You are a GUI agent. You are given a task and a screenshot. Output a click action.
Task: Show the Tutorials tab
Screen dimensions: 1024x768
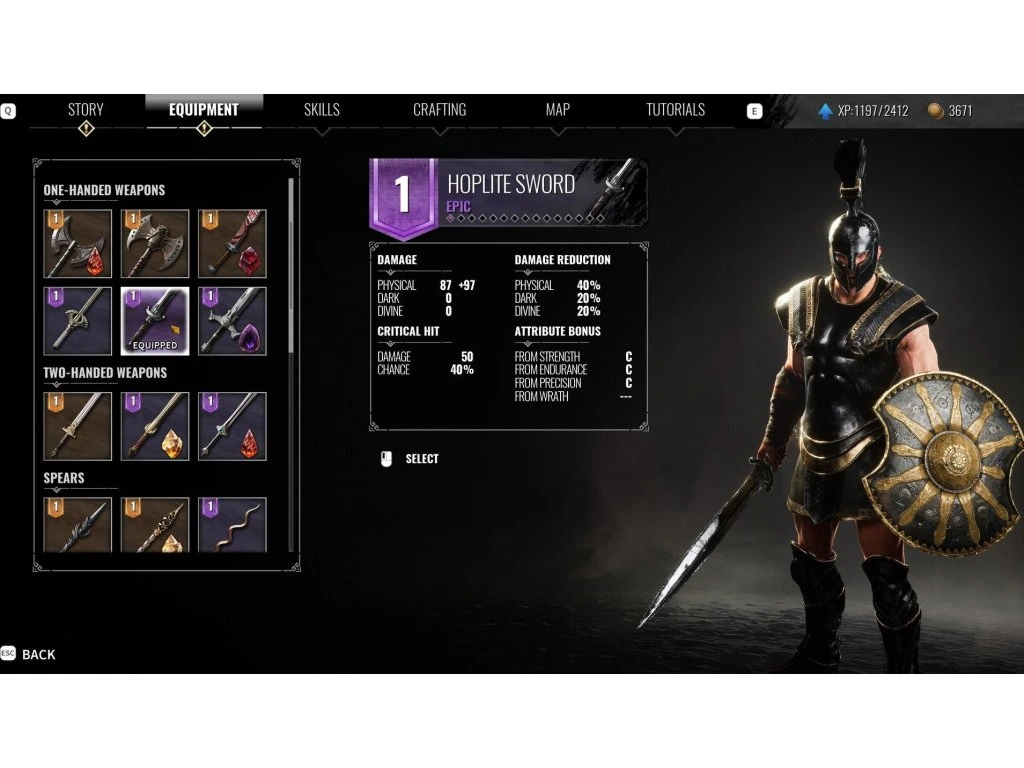point(675,110)
